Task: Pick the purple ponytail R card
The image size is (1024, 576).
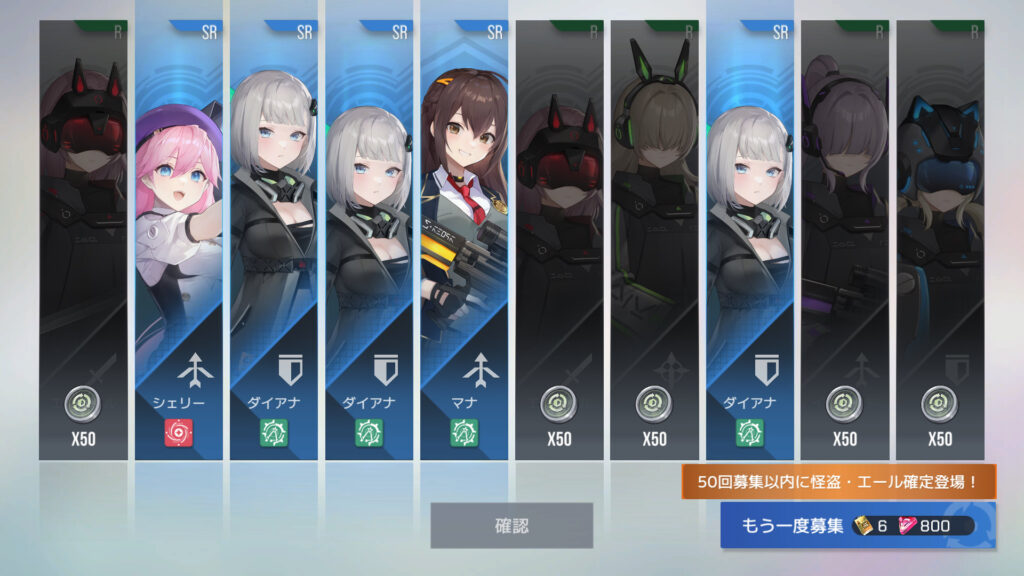Action: pos(844,240)
